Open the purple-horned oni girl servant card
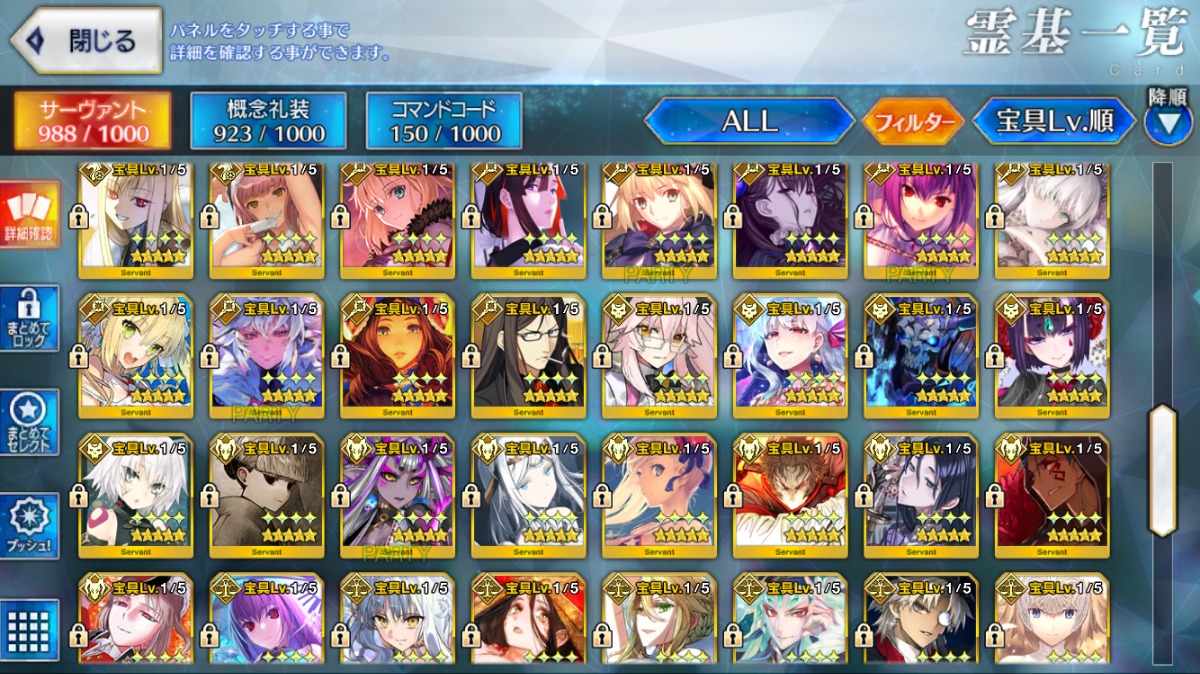Screen dimensions: 1200x674 point(1052,353)
